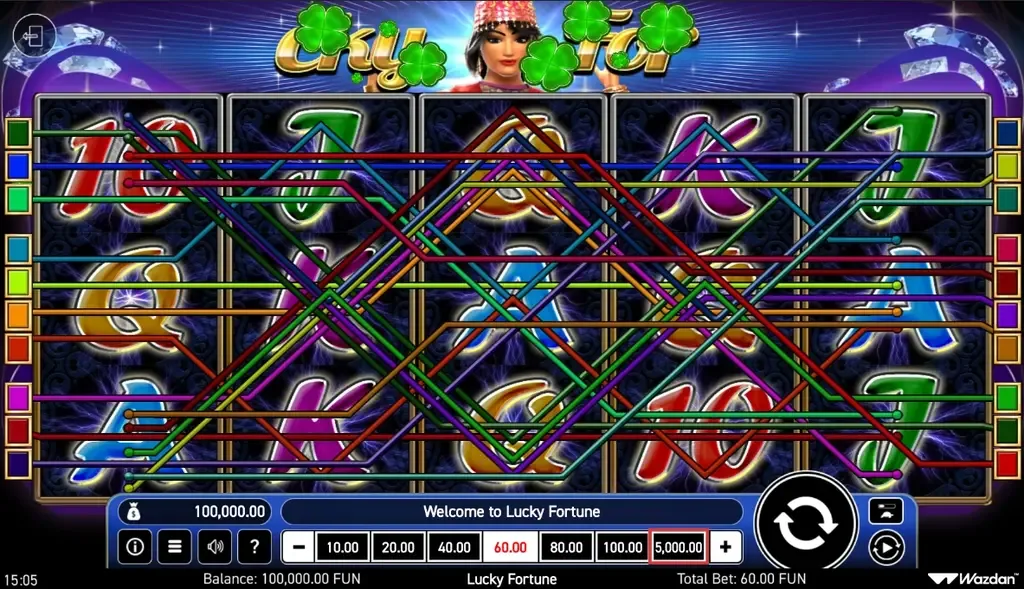Set the bet to 40.00
This screenshot has width=1024, height=589.
454,547
